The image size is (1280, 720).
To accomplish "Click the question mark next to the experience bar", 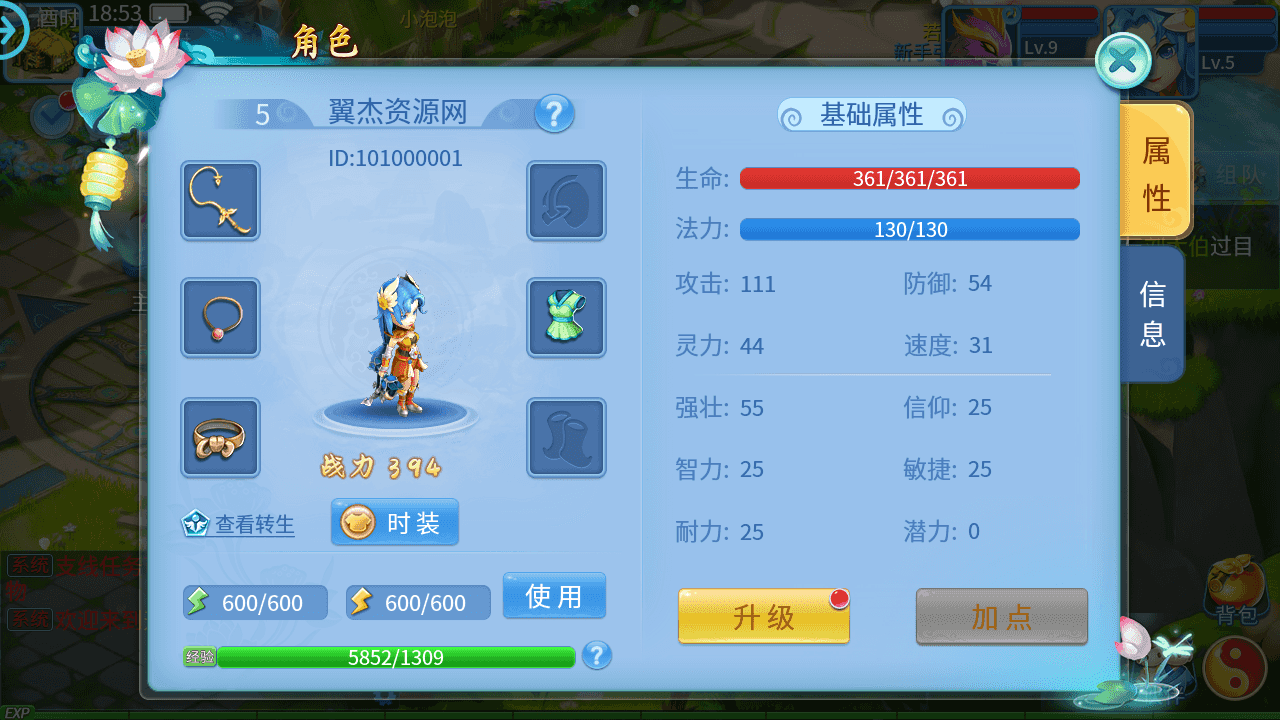I will coord(596,657).
